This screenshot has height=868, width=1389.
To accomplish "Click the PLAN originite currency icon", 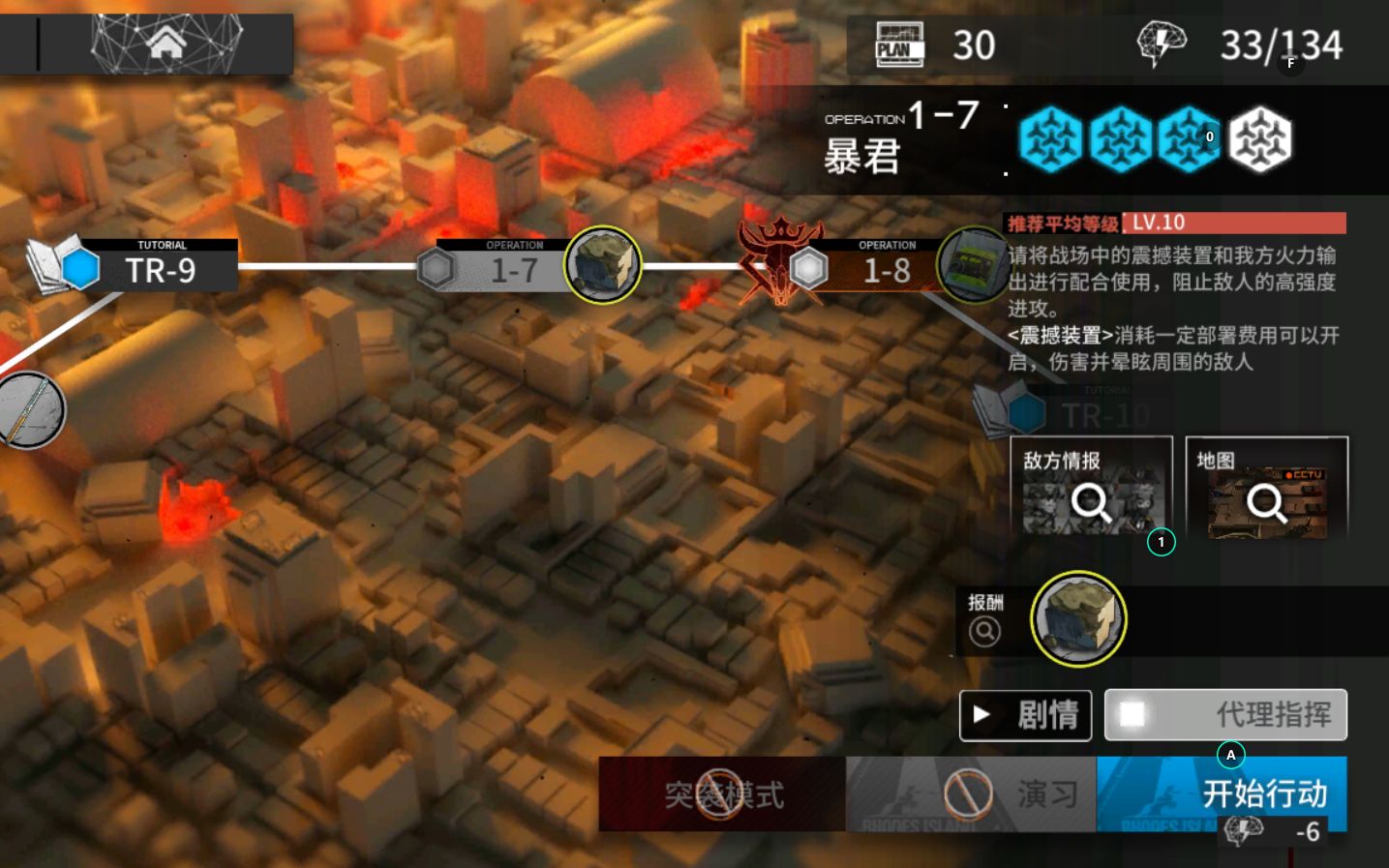I will click(898, 44).
